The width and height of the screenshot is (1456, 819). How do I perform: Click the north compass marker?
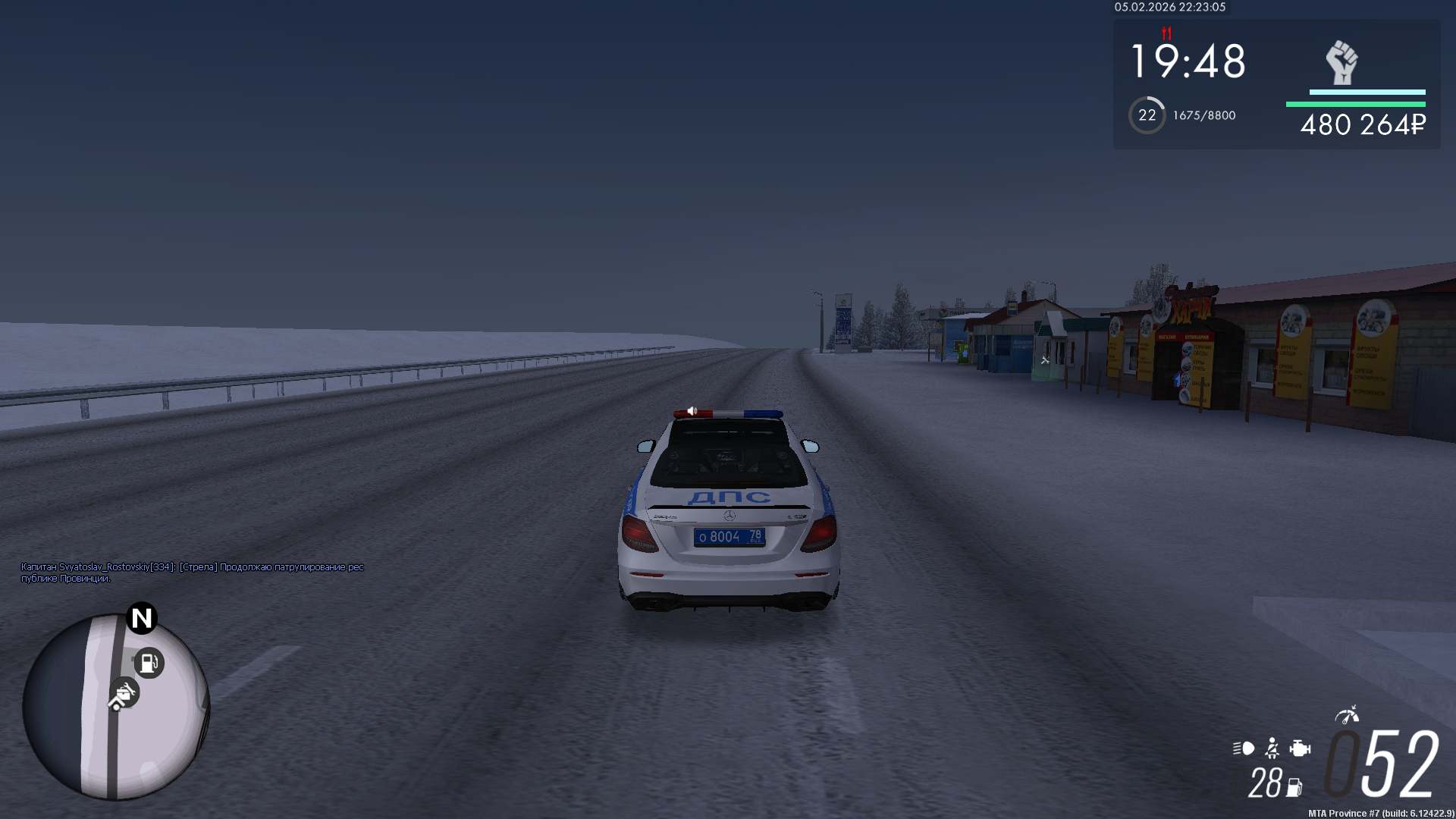[142, 618]
